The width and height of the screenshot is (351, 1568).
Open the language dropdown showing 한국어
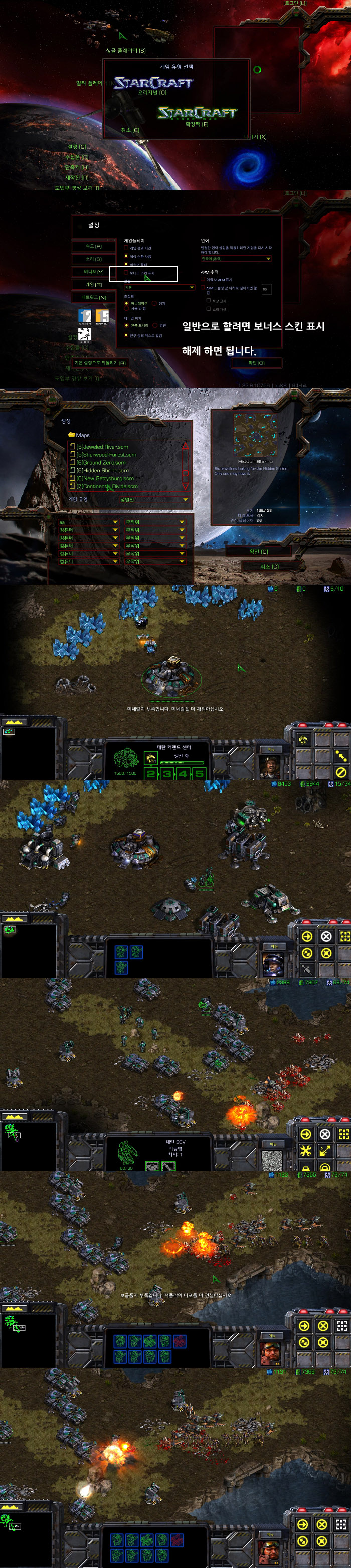[x=236, y=259]
